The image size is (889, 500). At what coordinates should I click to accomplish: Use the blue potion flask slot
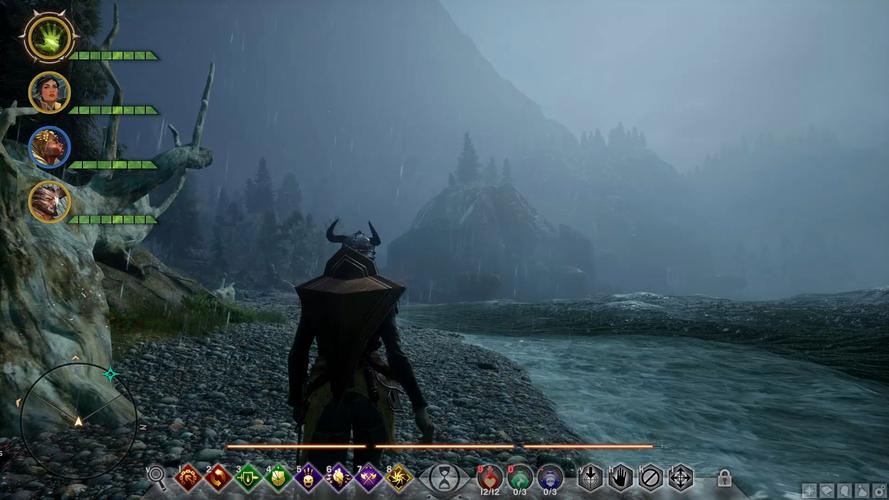click(550, 476)
